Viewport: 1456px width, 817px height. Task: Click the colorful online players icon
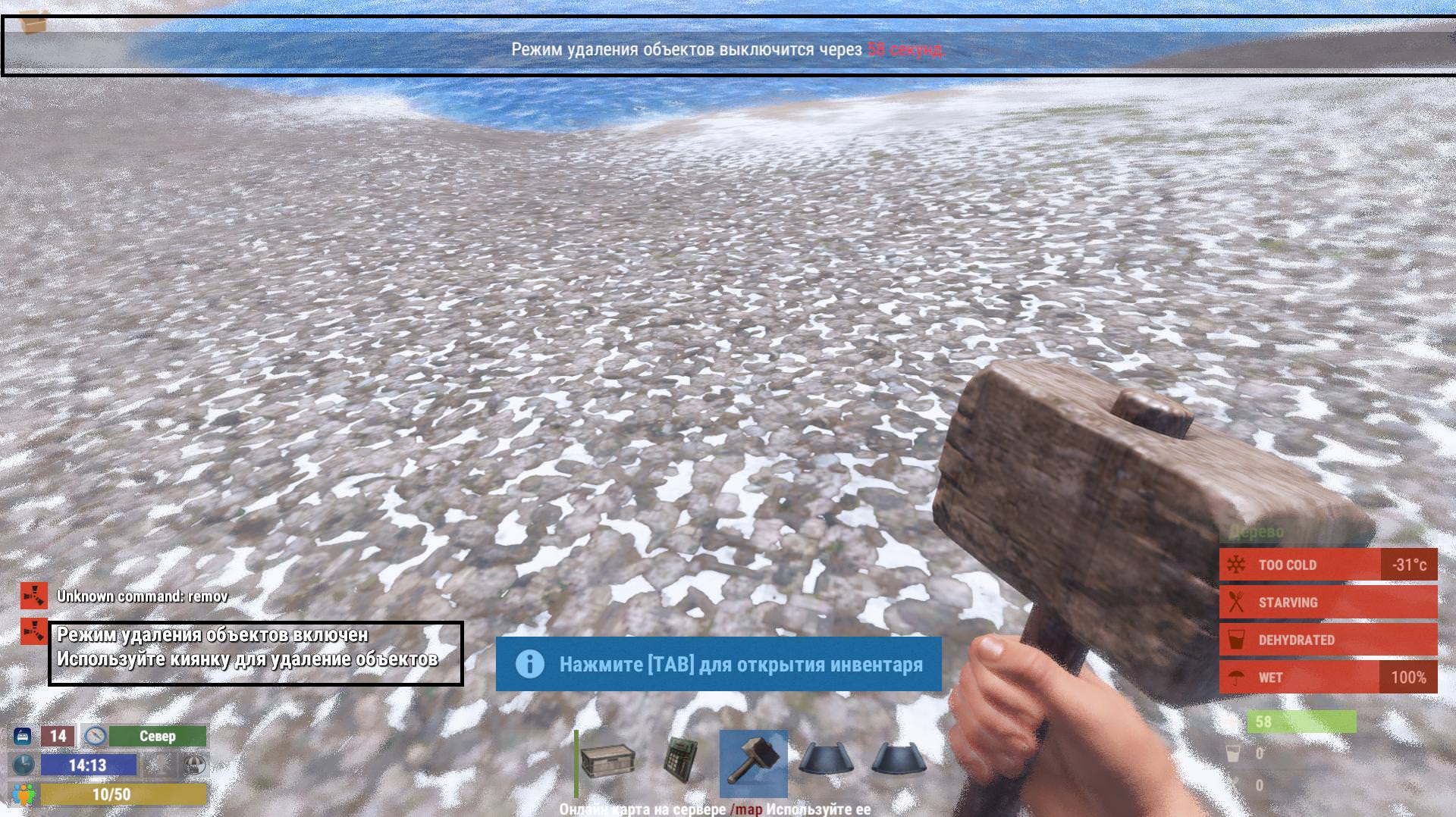tap(24, 794)
